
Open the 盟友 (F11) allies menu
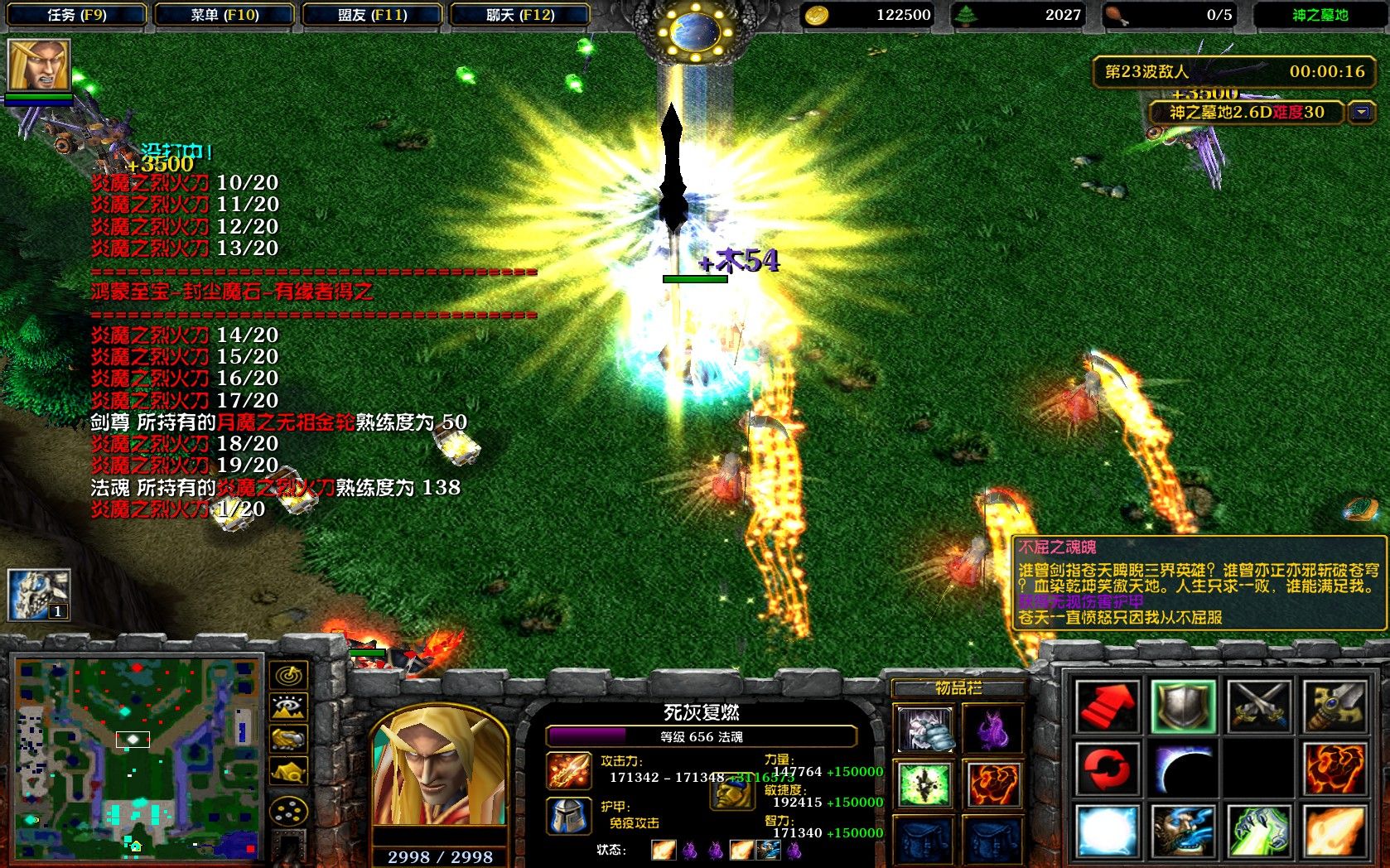click(372, 15)
